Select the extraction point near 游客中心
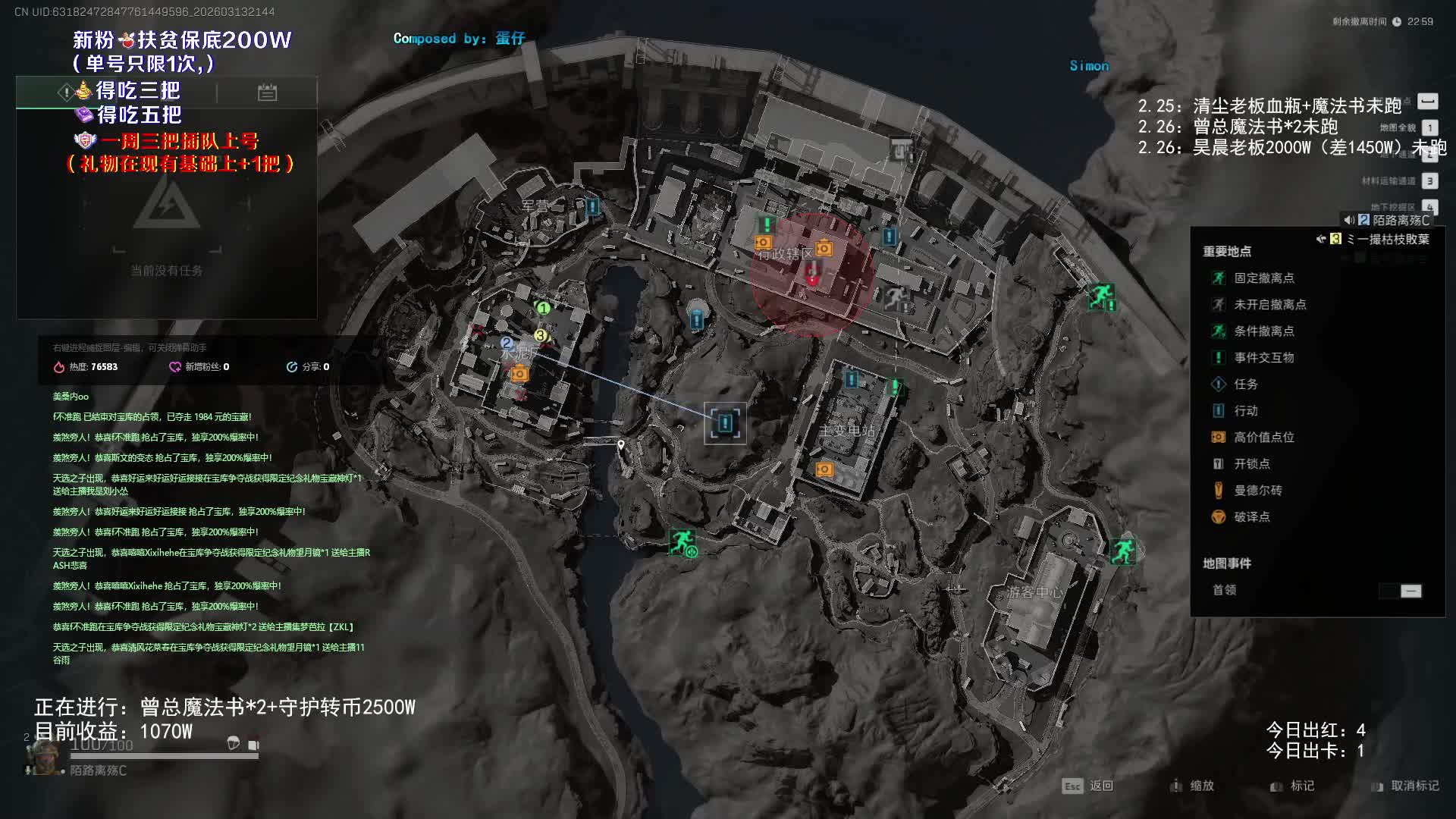This screenshot has height=819, width=1456. 1122,551
